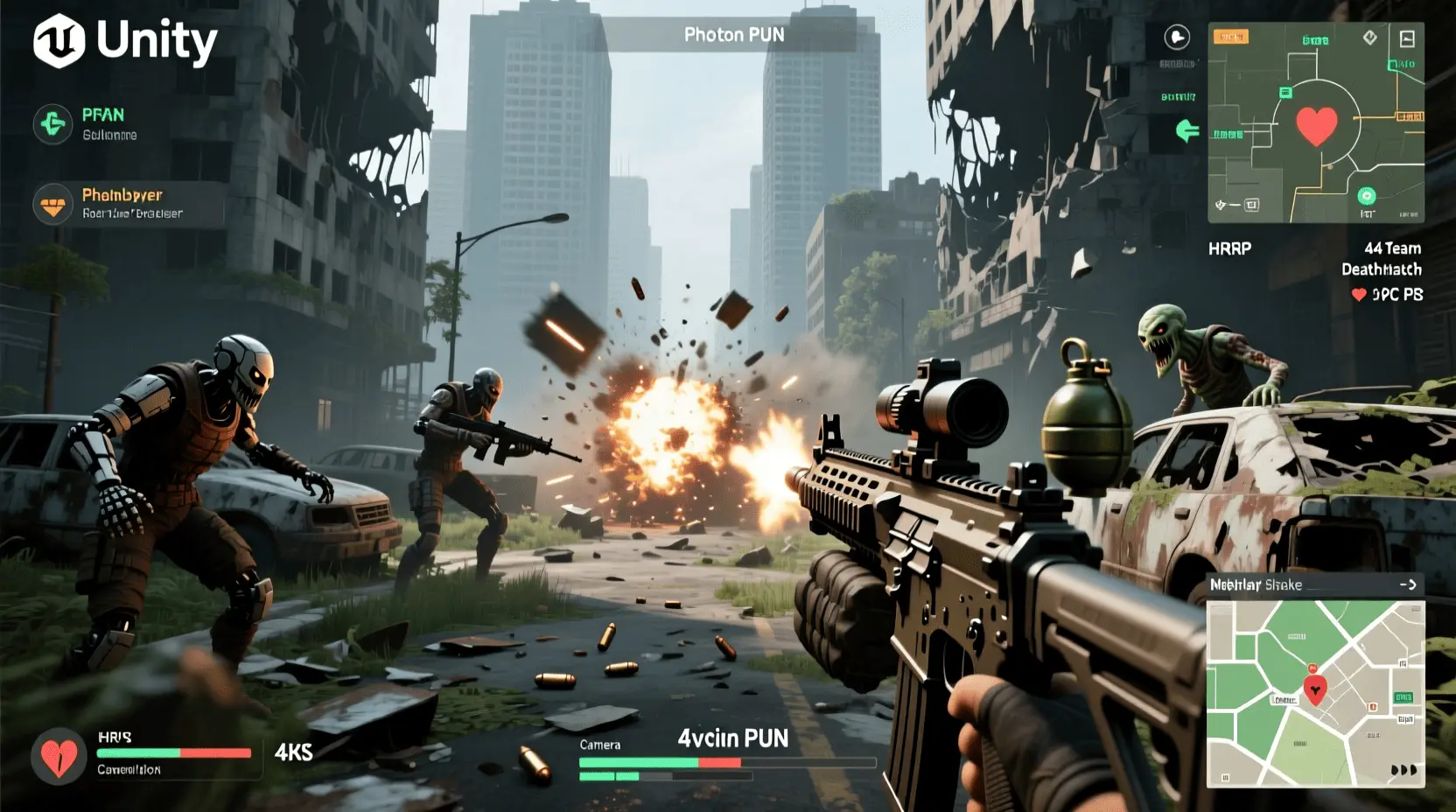1456x812 pixels.
Task: Click the diamond icon on the minimap
Action: coord(1370,37)
